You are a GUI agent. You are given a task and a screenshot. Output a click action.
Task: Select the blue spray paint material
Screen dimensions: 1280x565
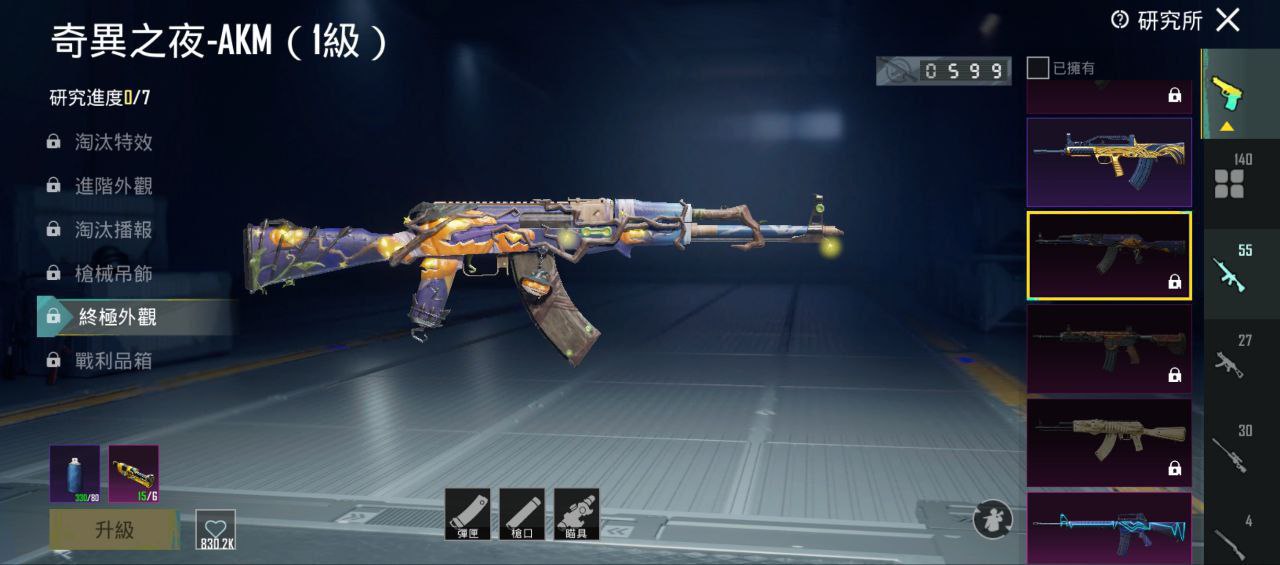click(x=74, y=473)
